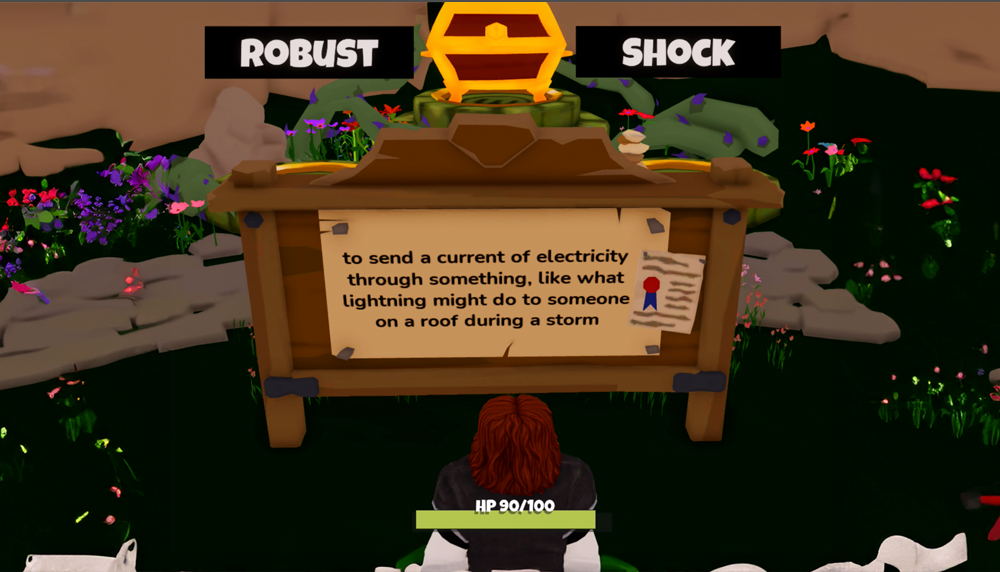Select the SHOCK answer option
The width and height of the screenshot is (1000, 572).
[x=678, y=52]
